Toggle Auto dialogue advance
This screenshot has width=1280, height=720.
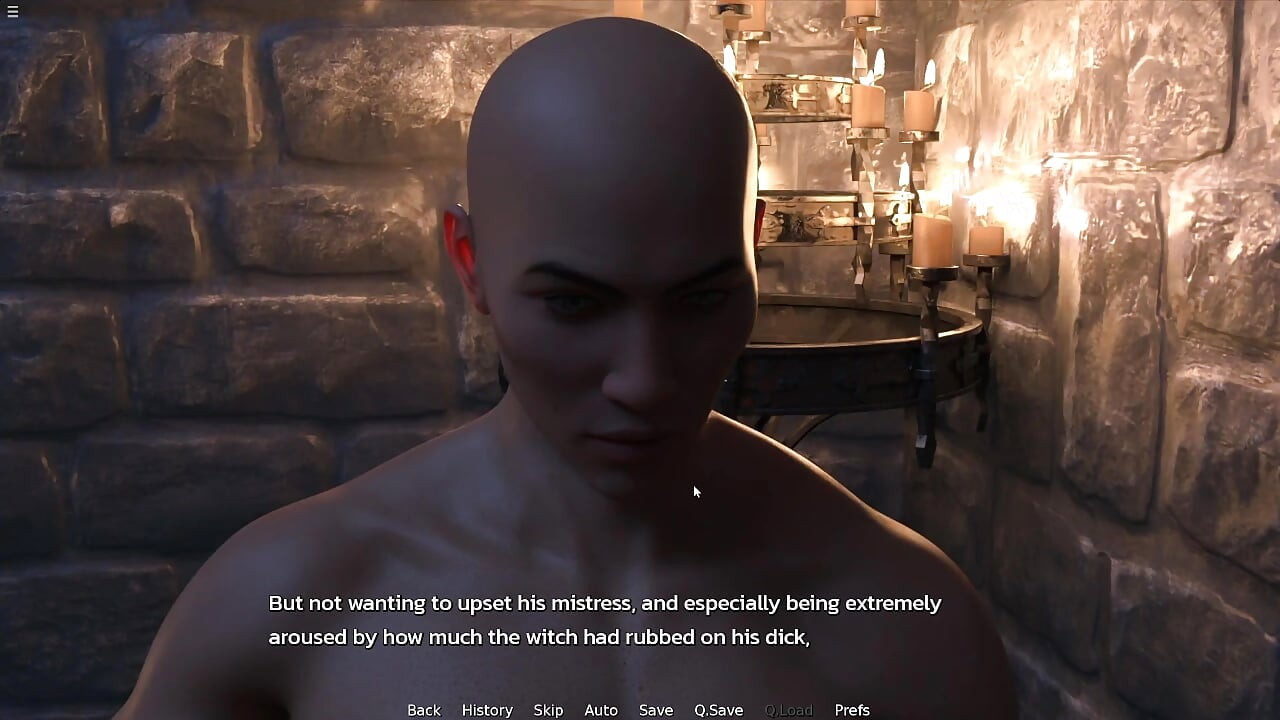(x=601, y=710)
